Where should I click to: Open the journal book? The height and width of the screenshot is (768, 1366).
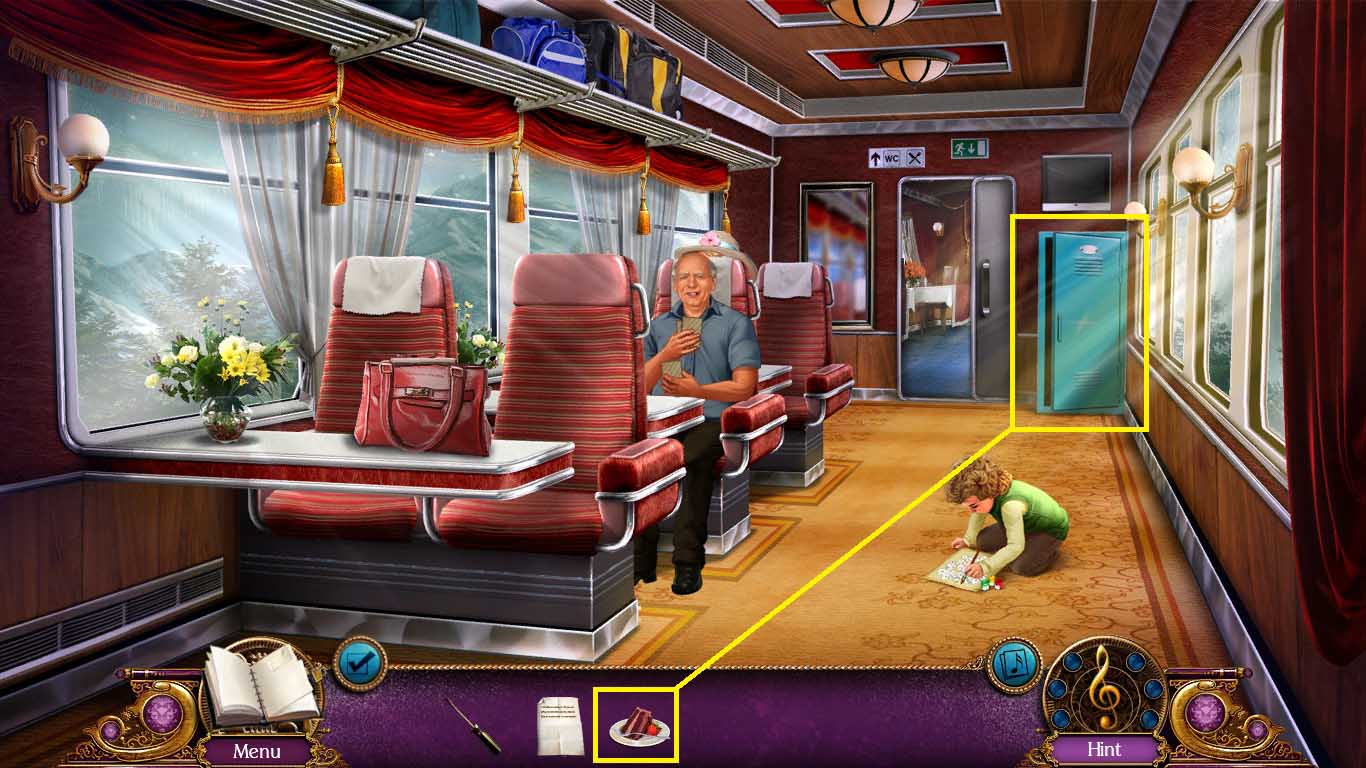coord(262,688)
